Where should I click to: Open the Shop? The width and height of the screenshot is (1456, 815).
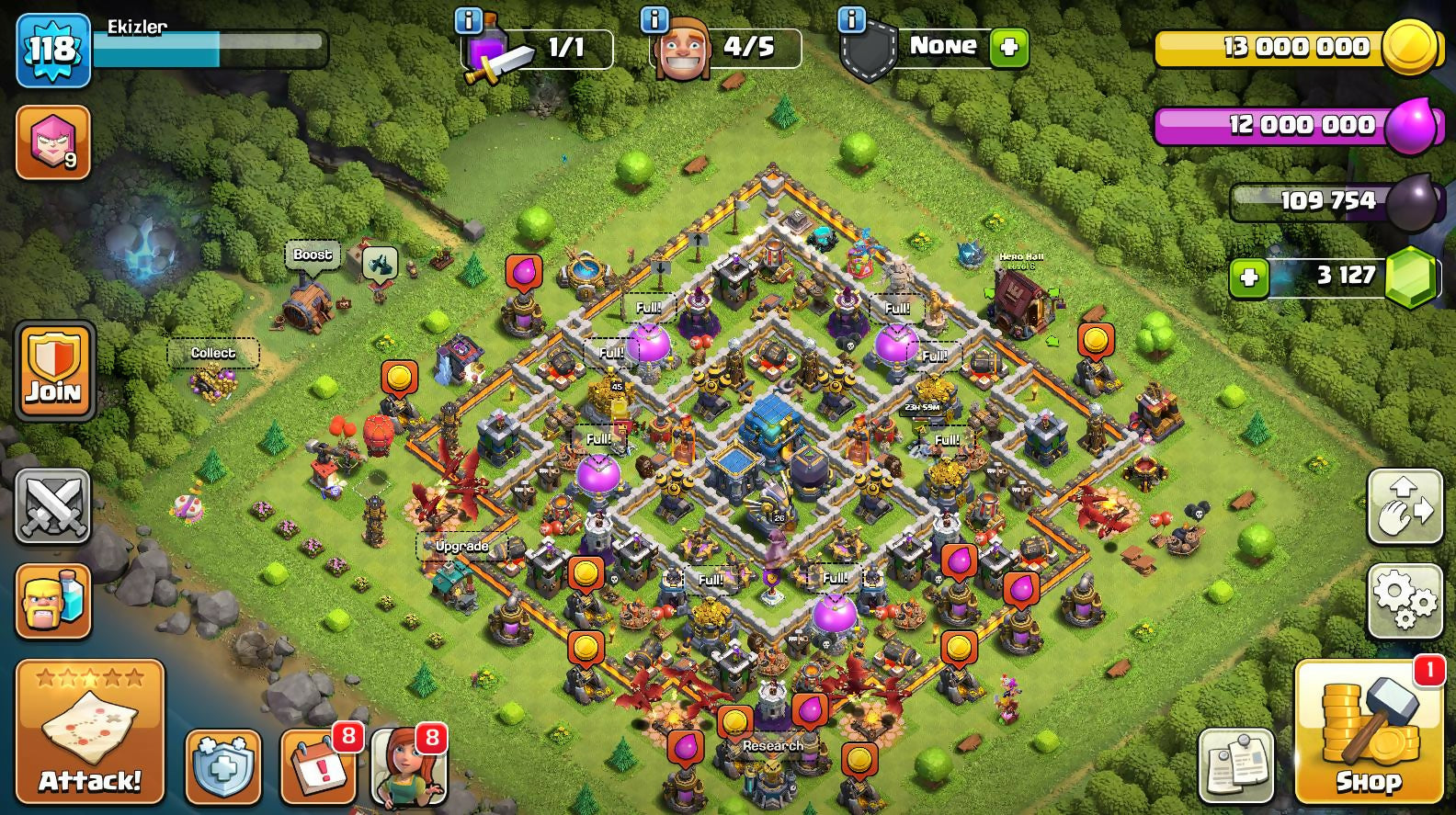[1368, 731]
